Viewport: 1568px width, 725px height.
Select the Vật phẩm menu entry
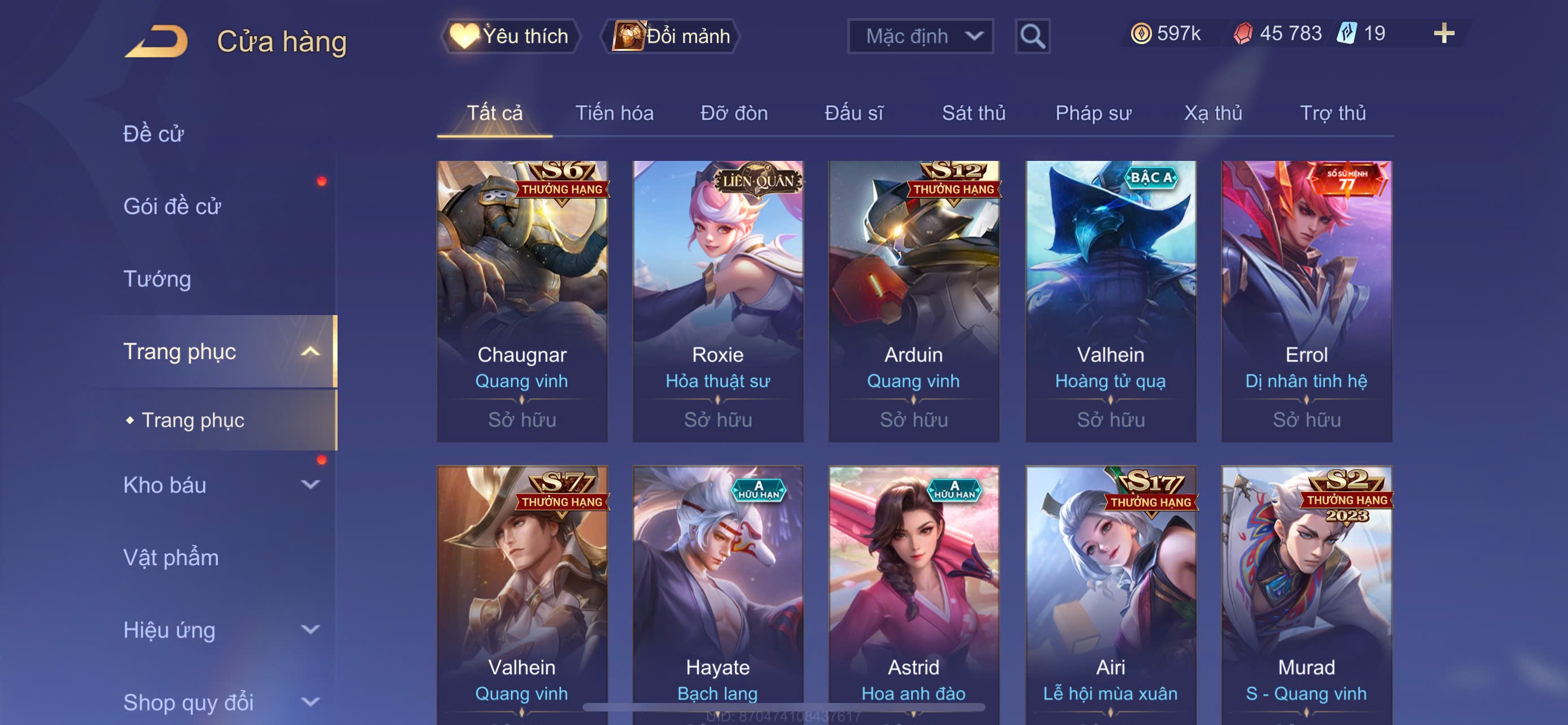pos(171,558)
